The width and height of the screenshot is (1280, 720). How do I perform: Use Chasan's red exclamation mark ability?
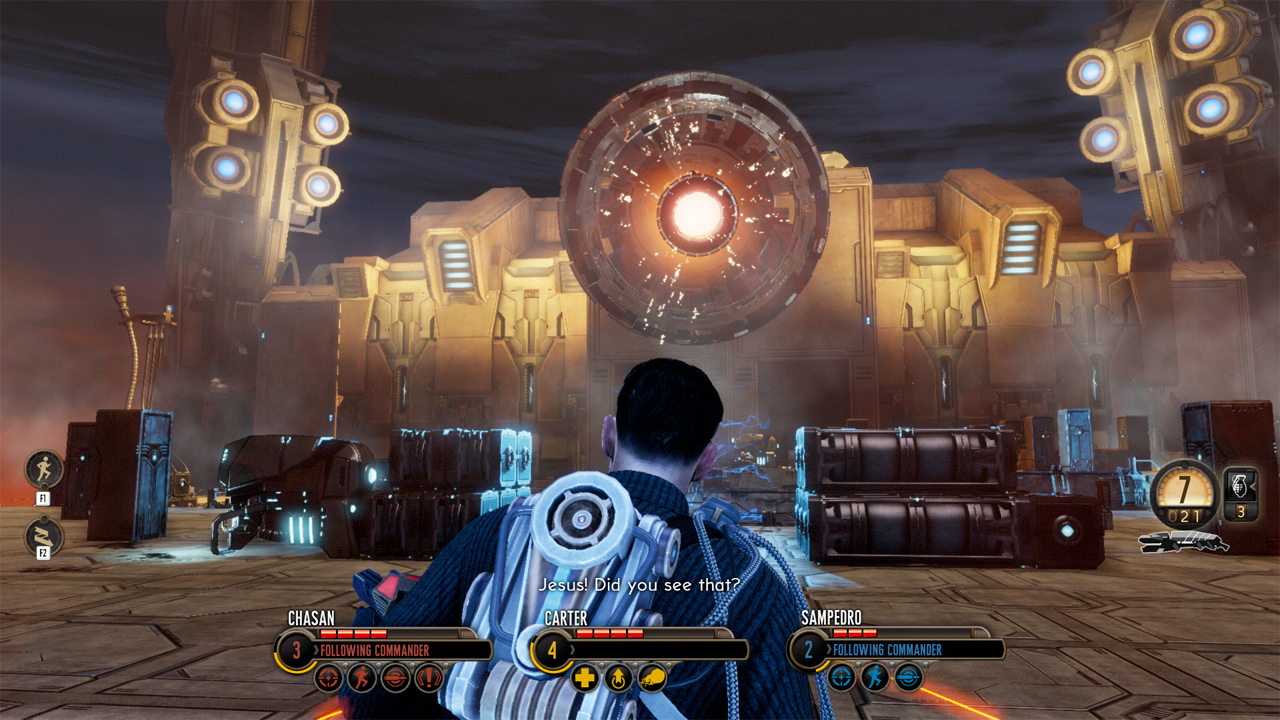pos(430,677)
